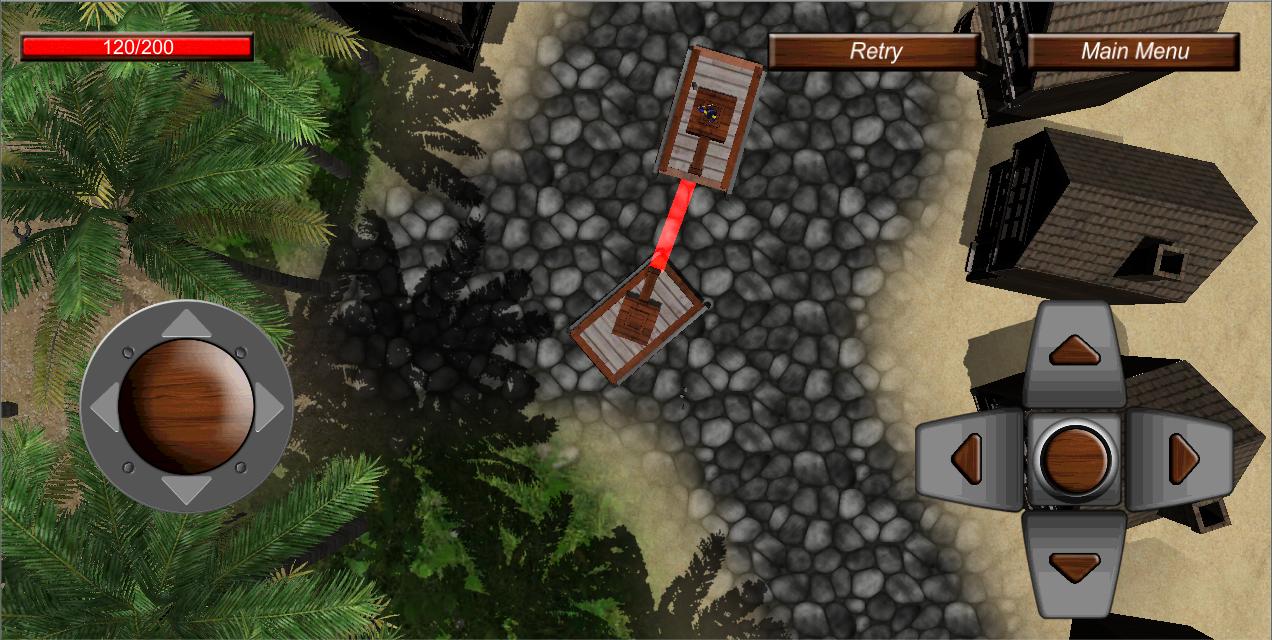Tap the down arrow on the right d-pad
The height and width of the screenshot is (640, 1272).
point(1075,567)
